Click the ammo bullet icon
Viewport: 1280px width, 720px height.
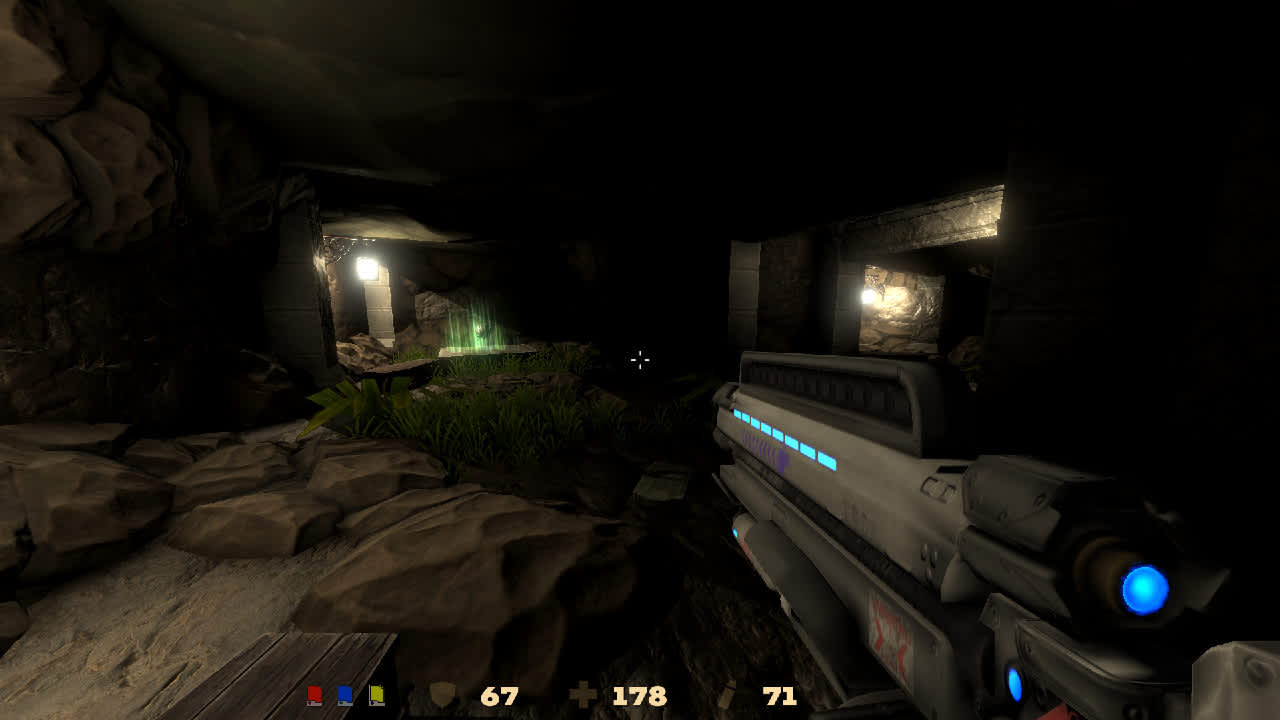[x=728, y=694]
